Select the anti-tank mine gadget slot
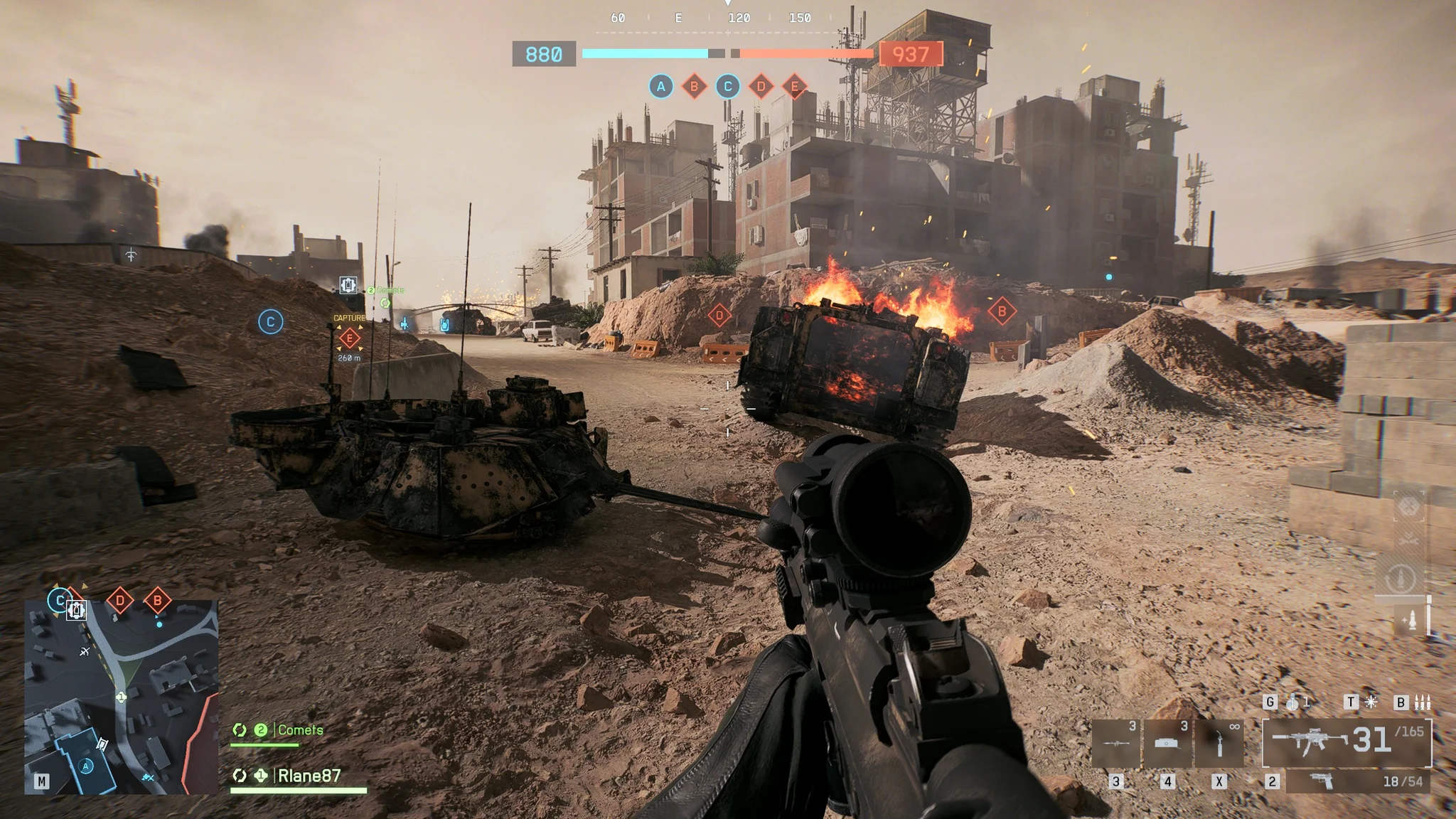This screenshot has height=819, width=1456. coord(1167,743)
